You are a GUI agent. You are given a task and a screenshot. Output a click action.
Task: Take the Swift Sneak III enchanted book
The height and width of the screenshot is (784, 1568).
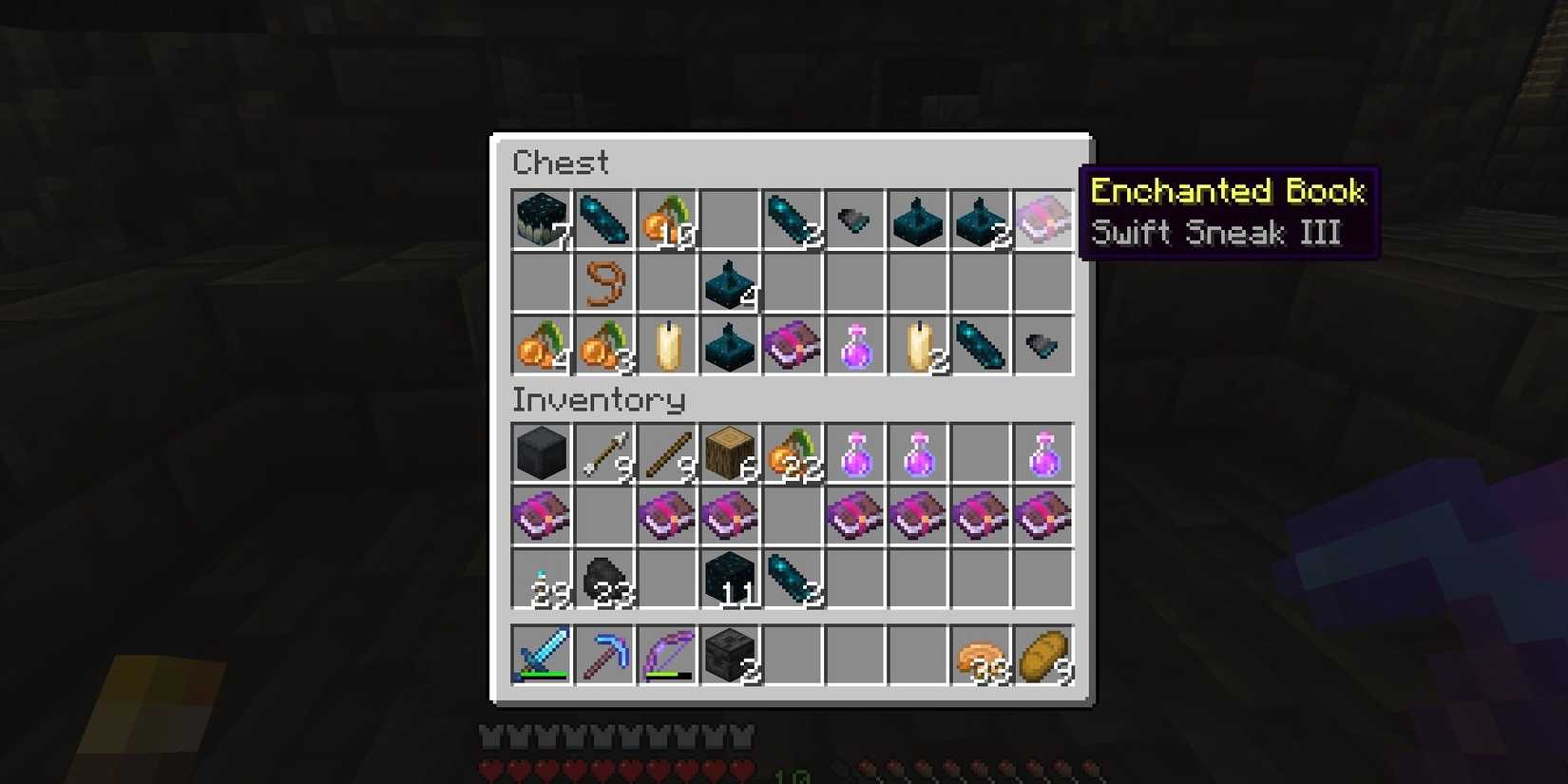[x=1043, y=220]
